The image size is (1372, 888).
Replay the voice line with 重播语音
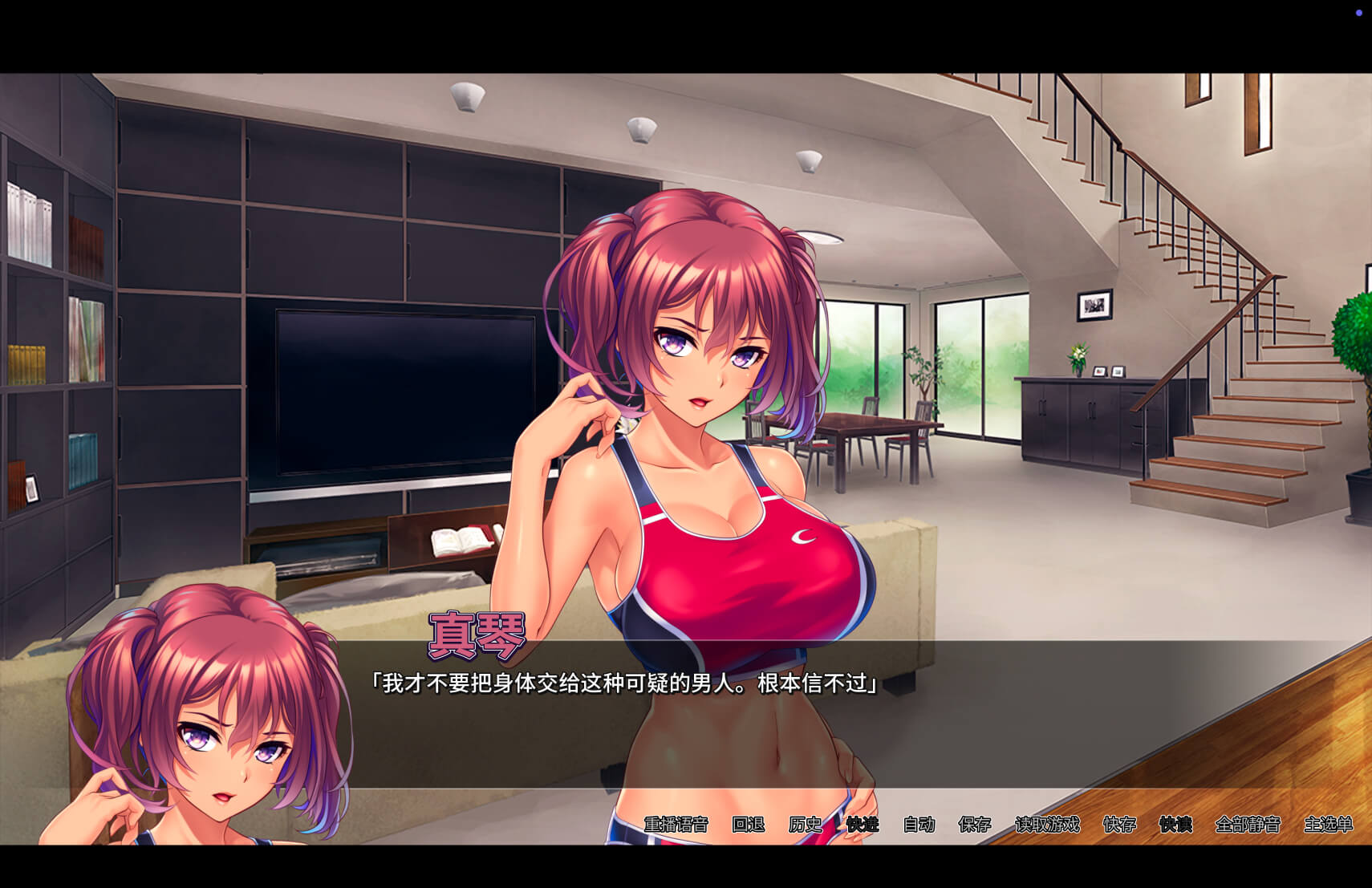[x=676, y=824]
